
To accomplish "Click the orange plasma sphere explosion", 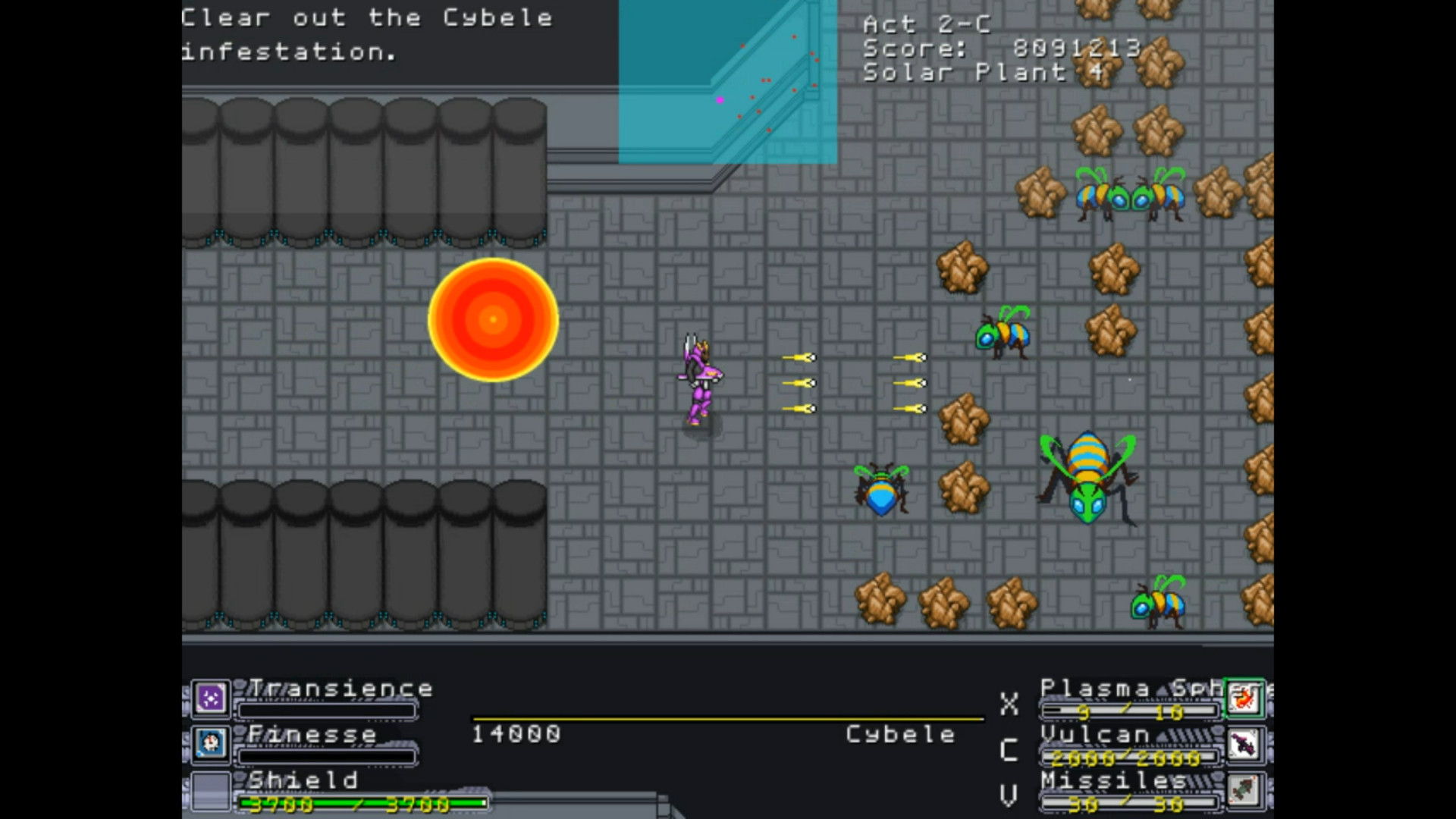I will tap(493, 318).
